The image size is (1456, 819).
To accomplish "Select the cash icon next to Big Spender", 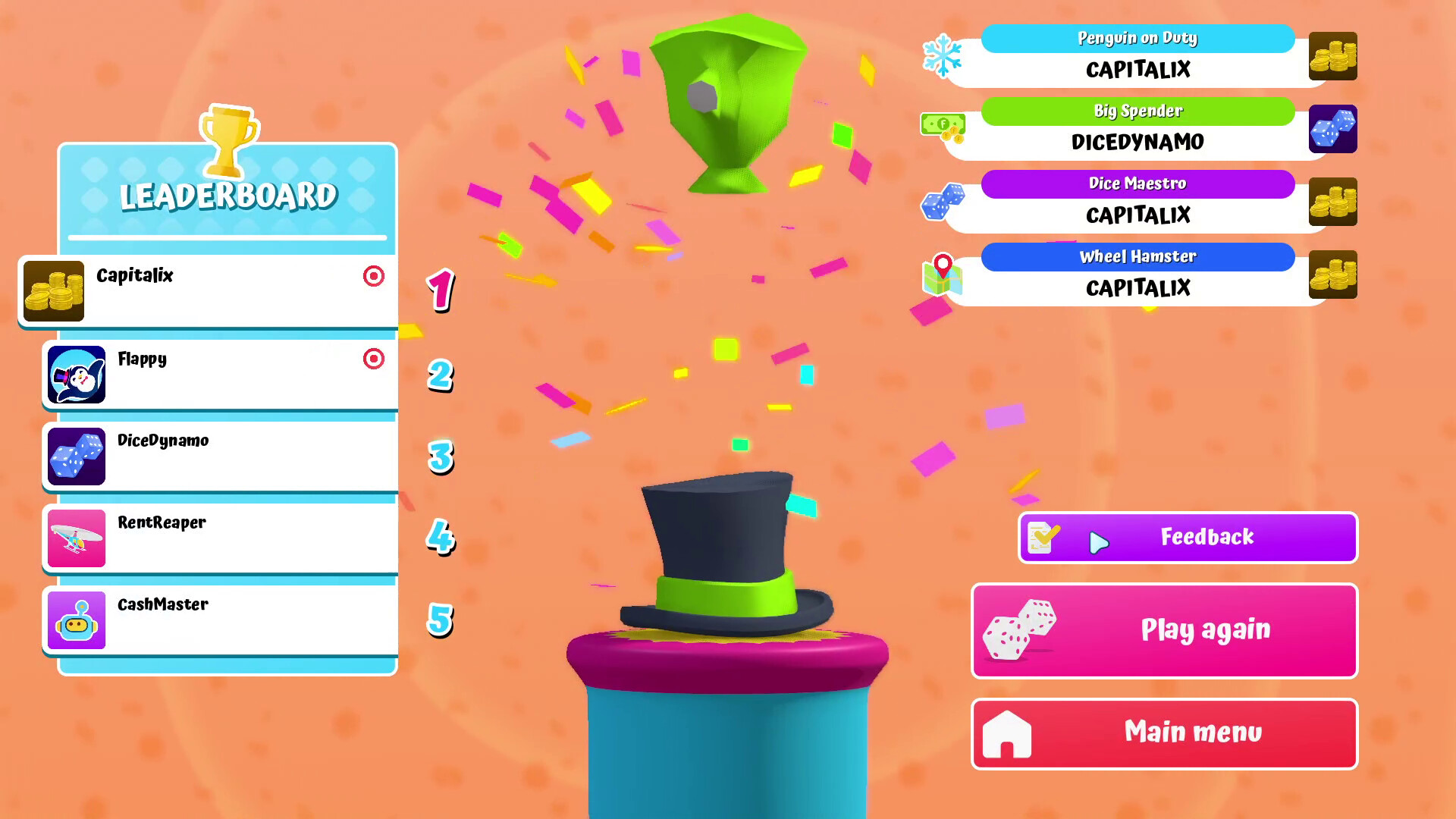I will (x=943, y=127).
